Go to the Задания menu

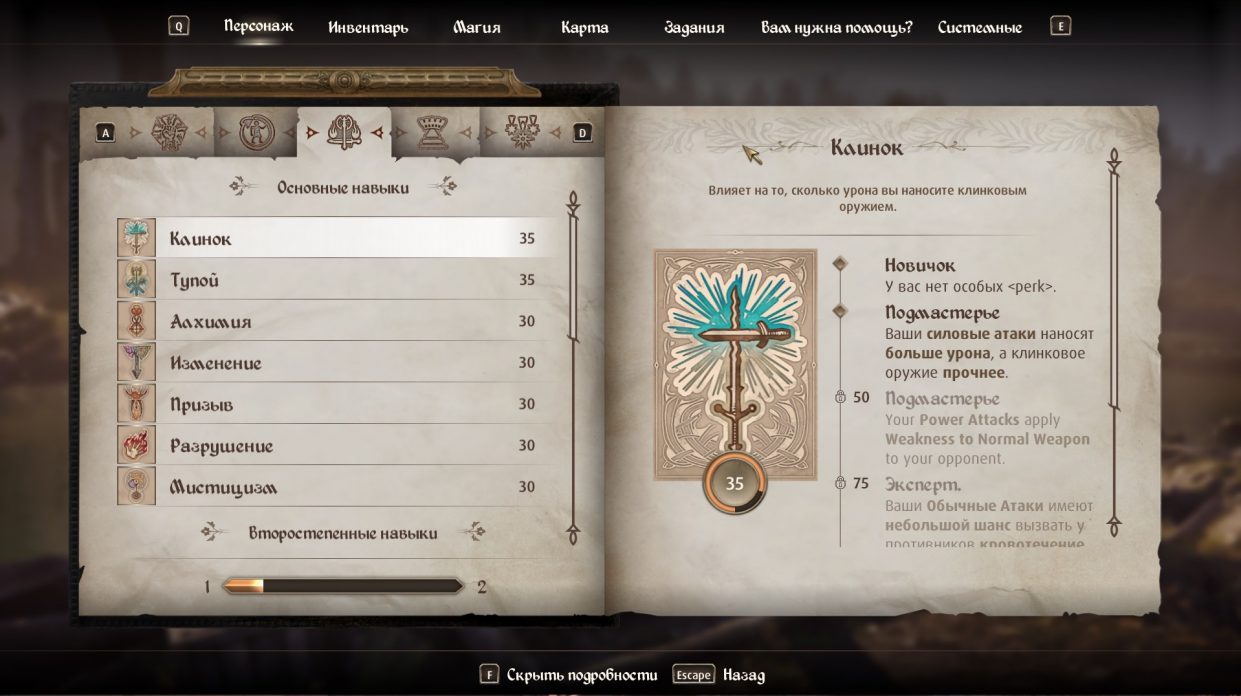click(x=694, y=27)
